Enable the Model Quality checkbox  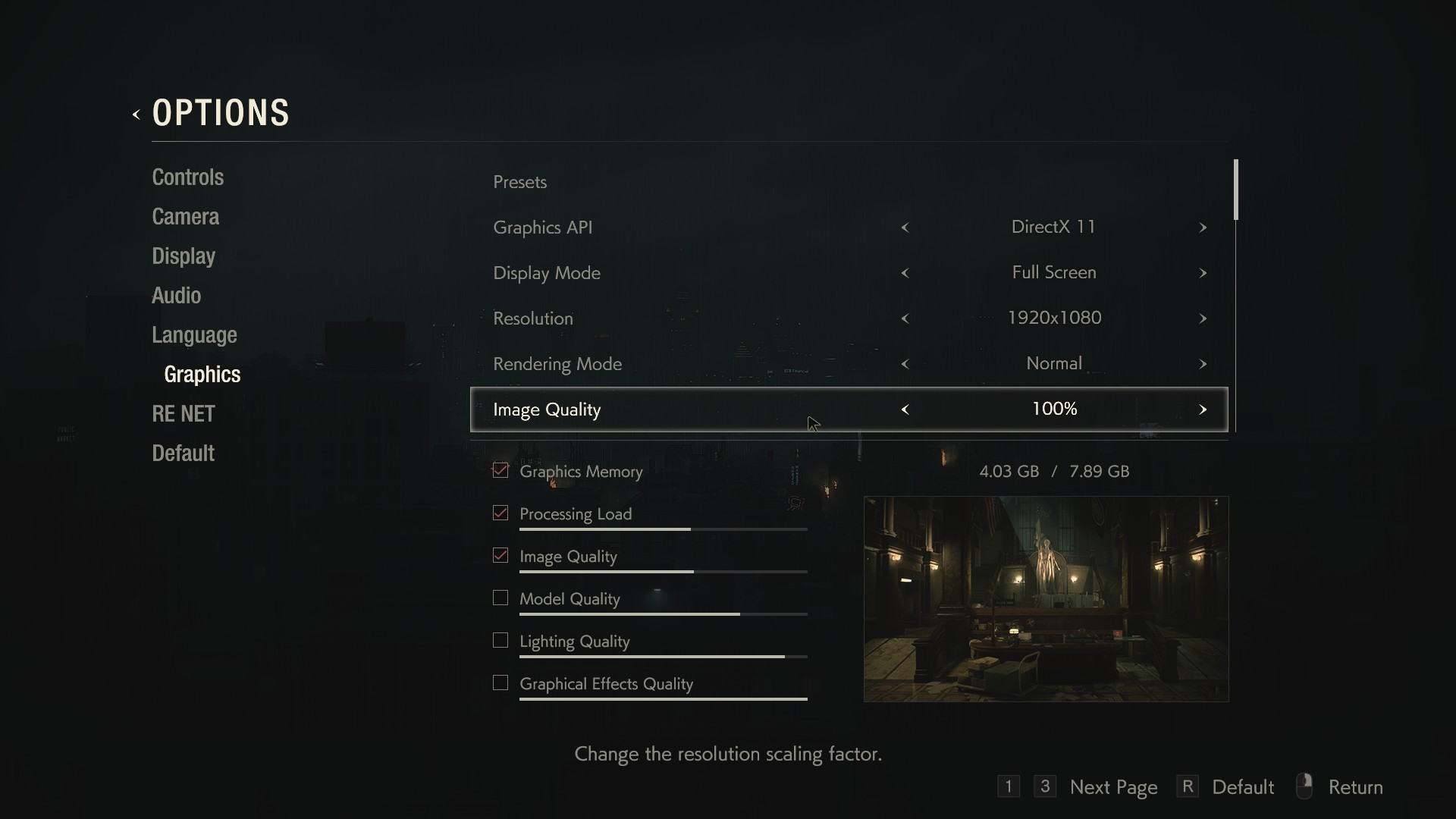pos(500,598)
